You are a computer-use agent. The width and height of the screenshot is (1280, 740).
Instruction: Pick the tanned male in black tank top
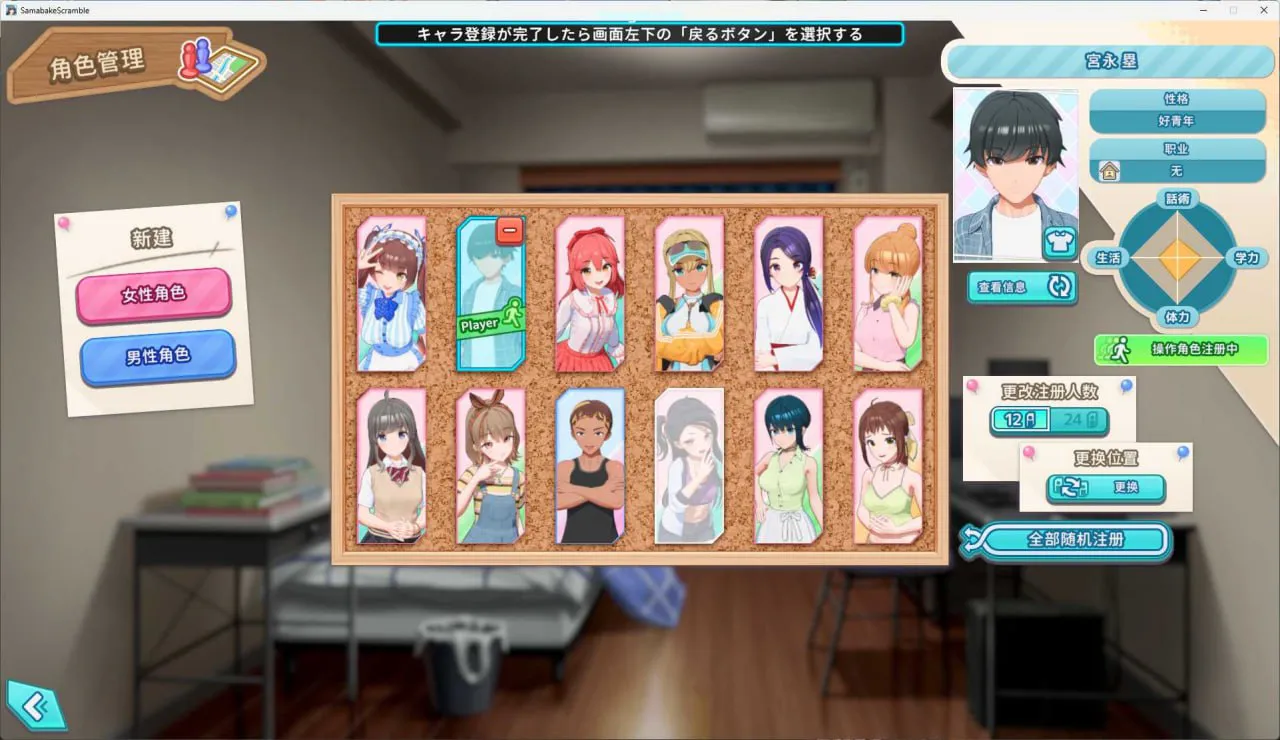click(x=590, y=466)
